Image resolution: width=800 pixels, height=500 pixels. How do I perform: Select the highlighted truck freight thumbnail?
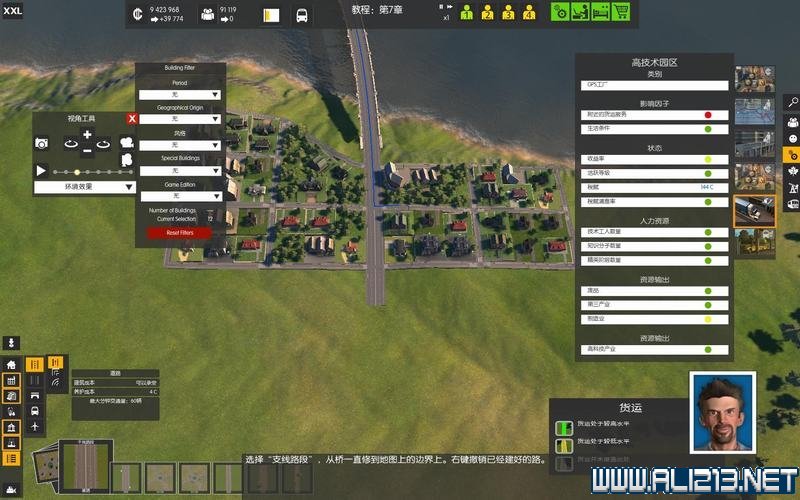pyautogui.click(x=755, y=210)
